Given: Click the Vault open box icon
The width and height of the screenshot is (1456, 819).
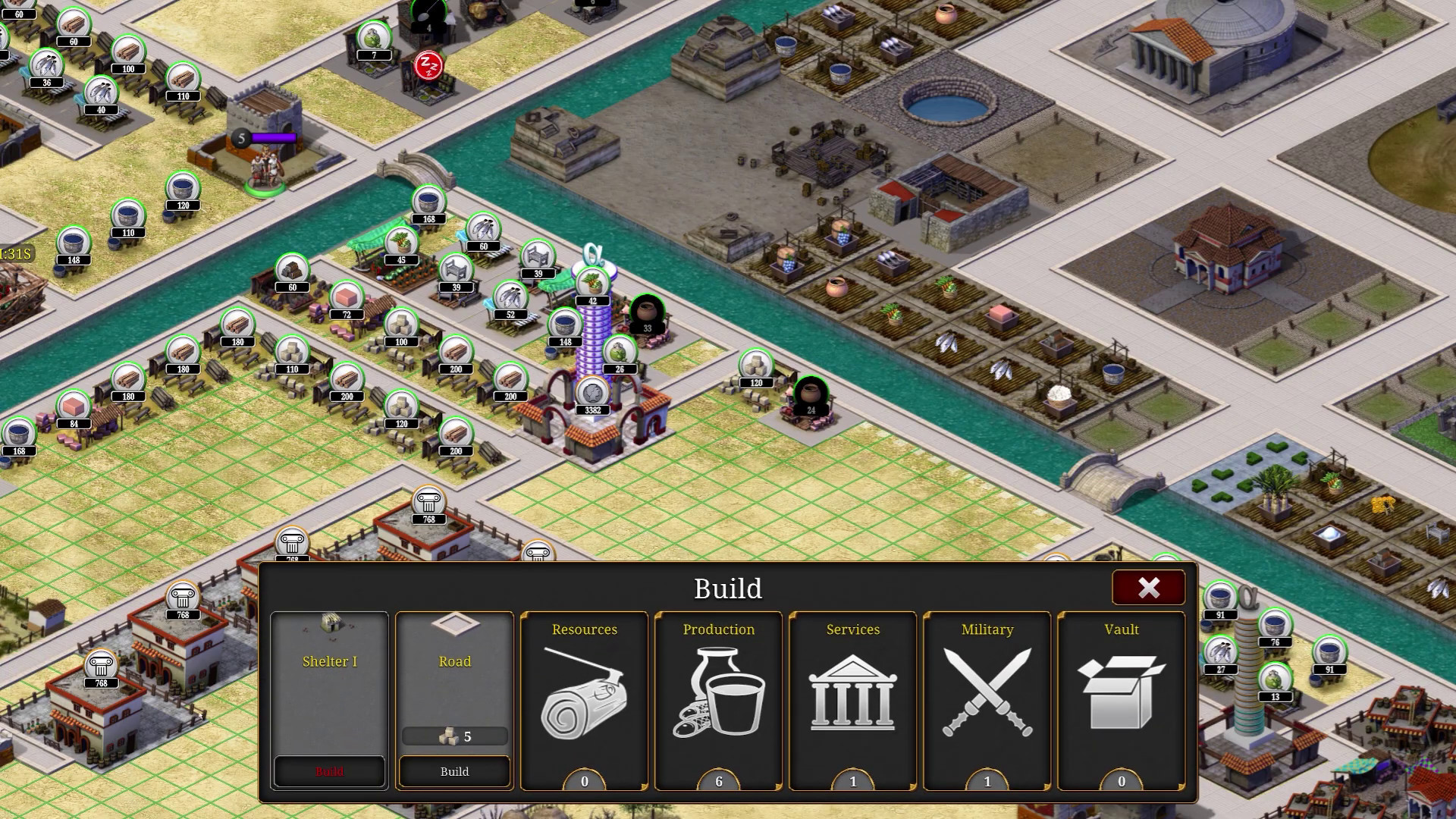Looking at the screenshot, I should click(x=1120, y=692).
